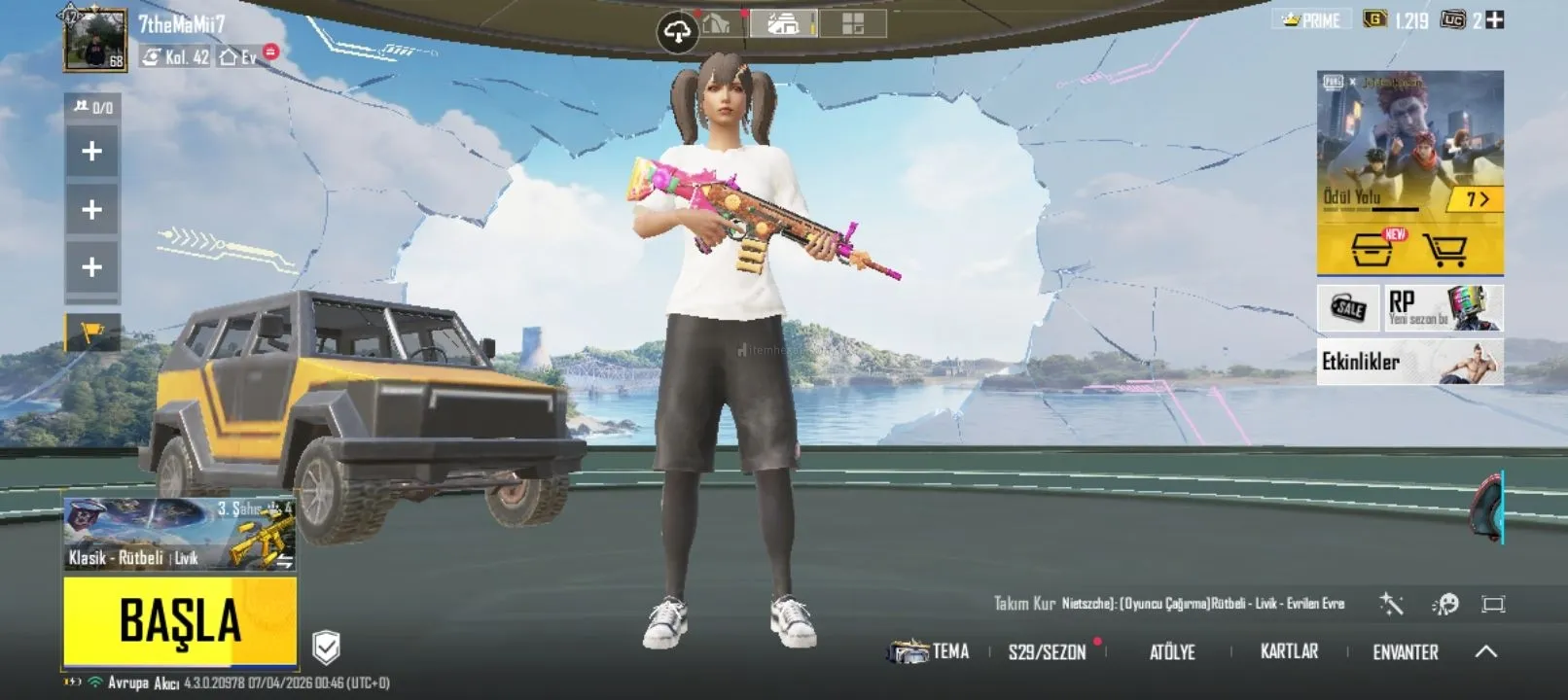Open the ENVANTER inventory menu
1568x700 pixels.
coord(1405,652)
